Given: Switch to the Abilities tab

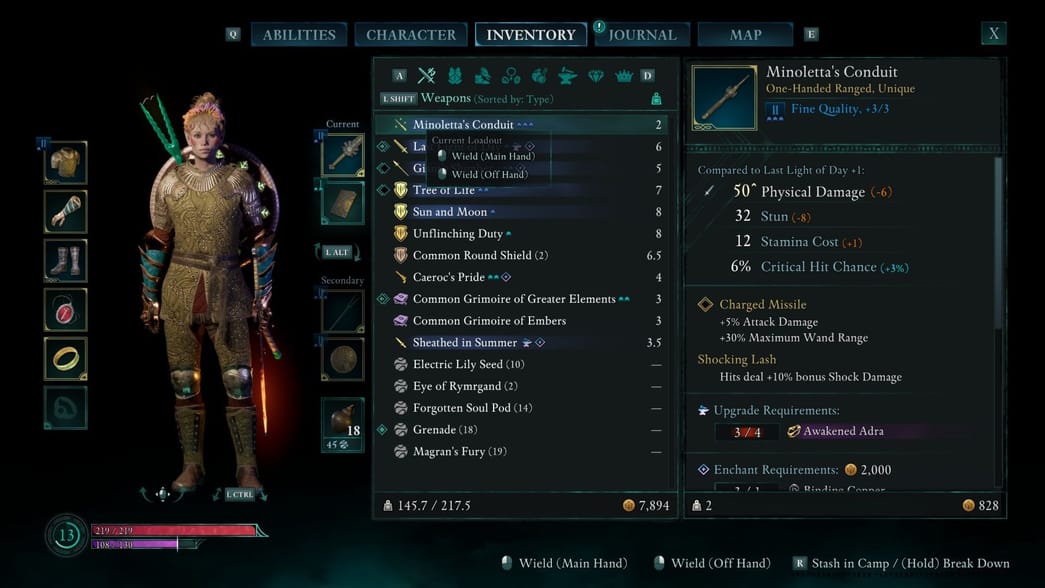Looking at the screenshot, I should 299,35.
